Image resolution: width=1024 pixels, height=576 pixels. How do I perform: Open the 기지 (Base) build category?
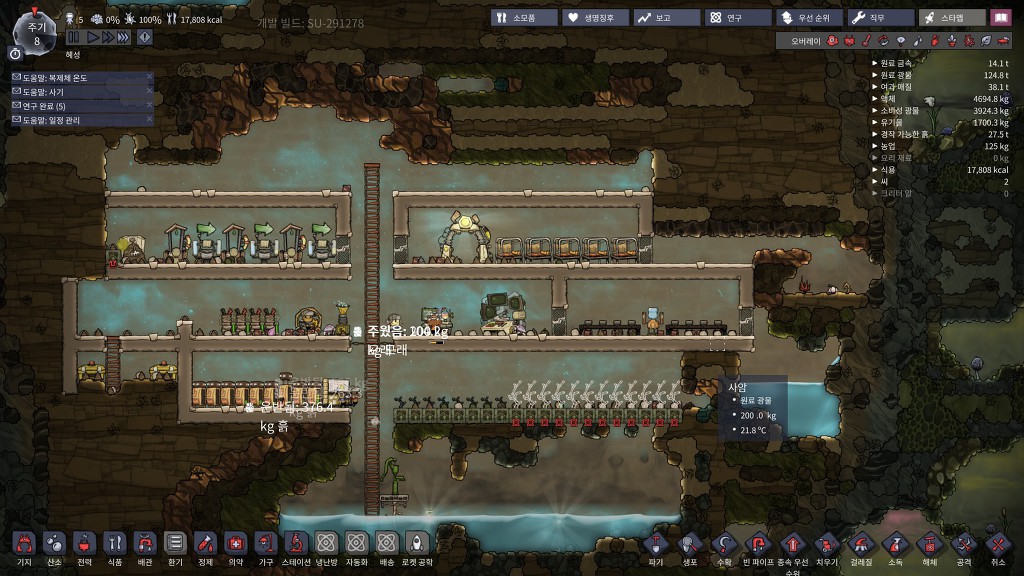(x=24, y=543)
